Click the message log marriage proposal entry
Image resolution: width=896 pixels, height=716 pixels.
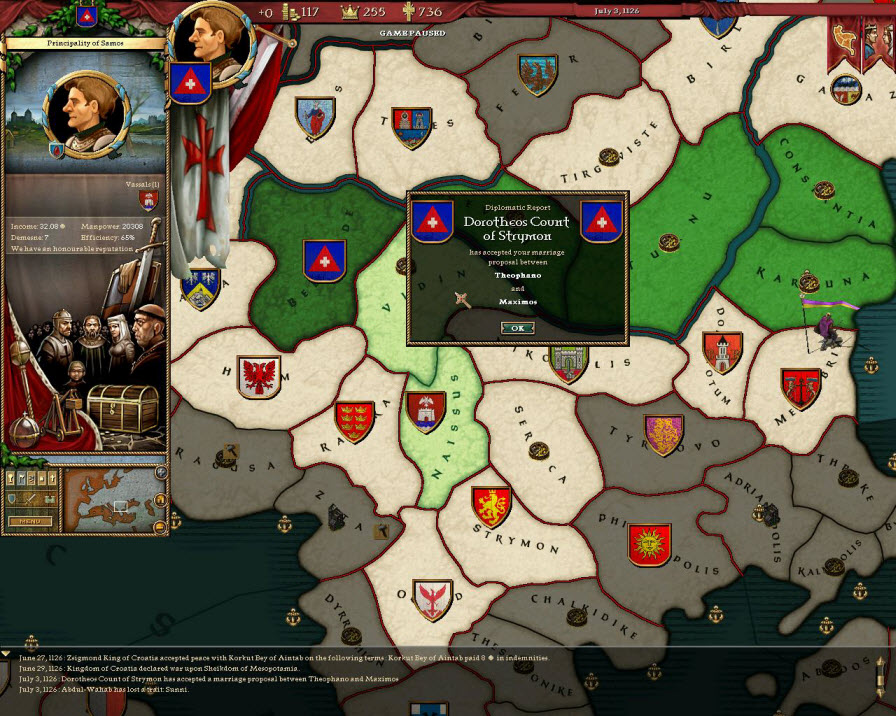[x=208, y=679]
